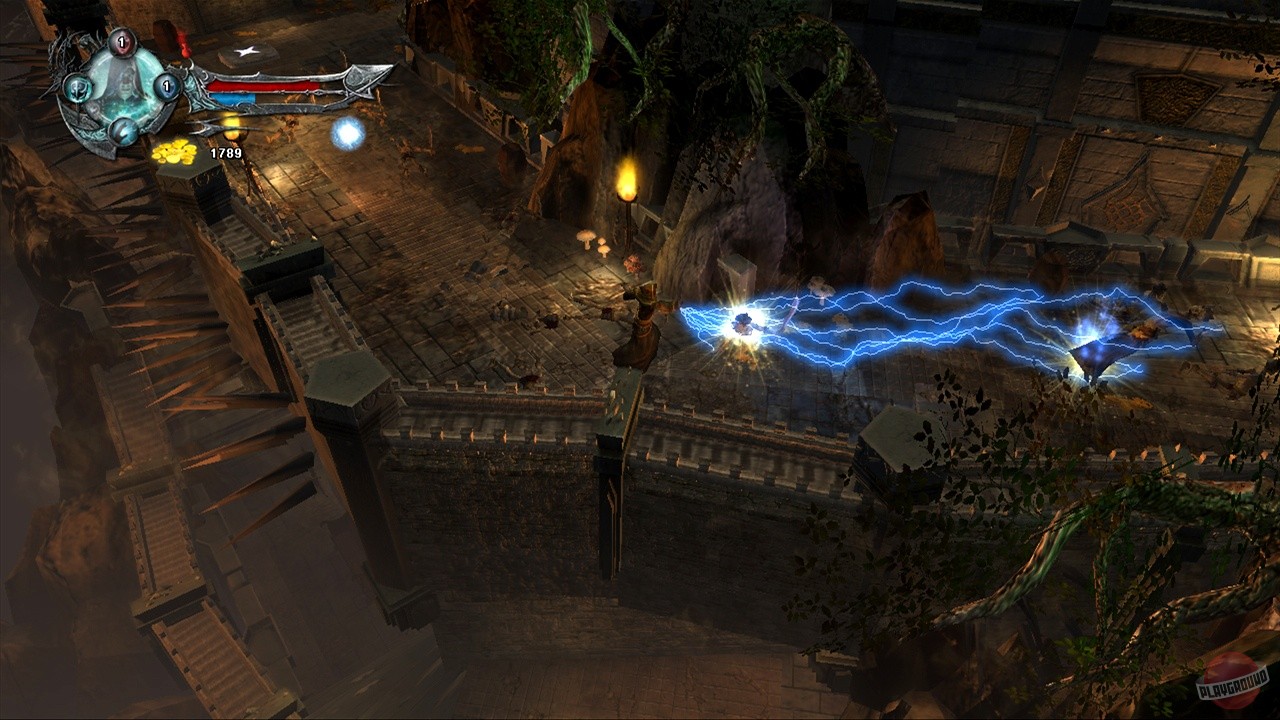Open the gold coins pile icon
Image resolution: width=1280 pixels, height=720 pixels.
(x=175, y=152)
